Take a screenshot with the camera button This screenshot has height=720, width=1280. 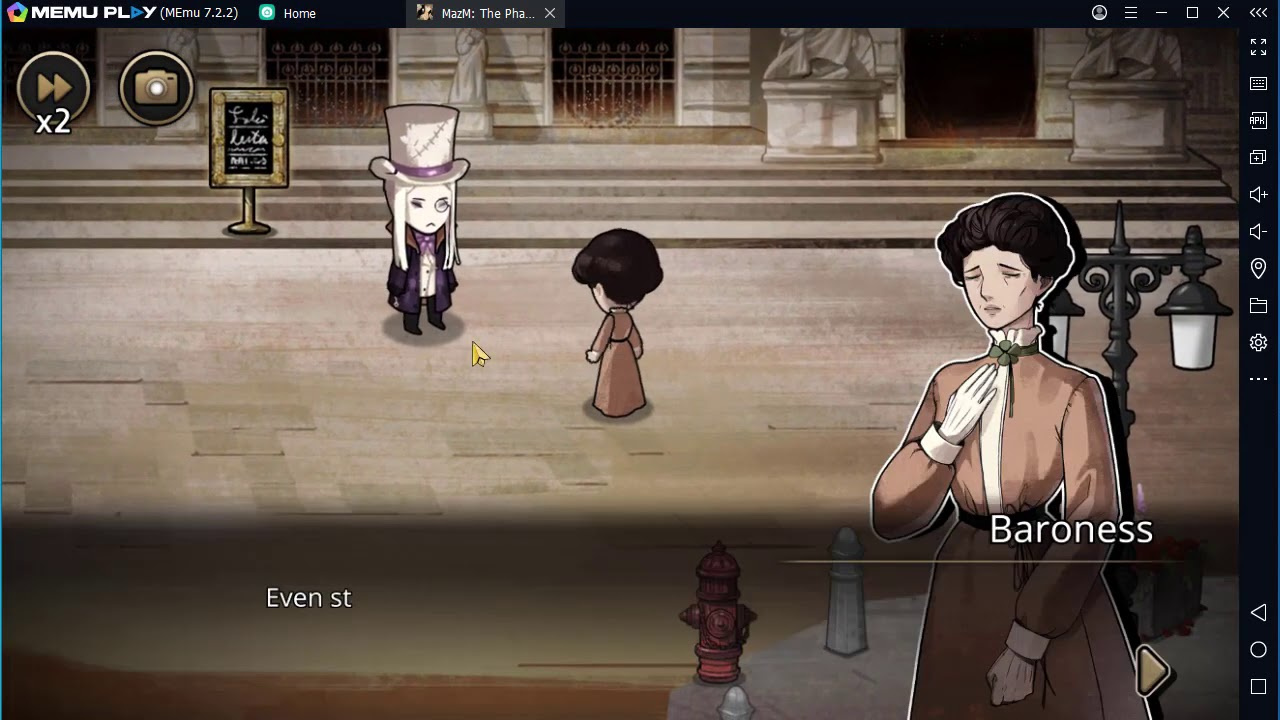pos(156,88)
